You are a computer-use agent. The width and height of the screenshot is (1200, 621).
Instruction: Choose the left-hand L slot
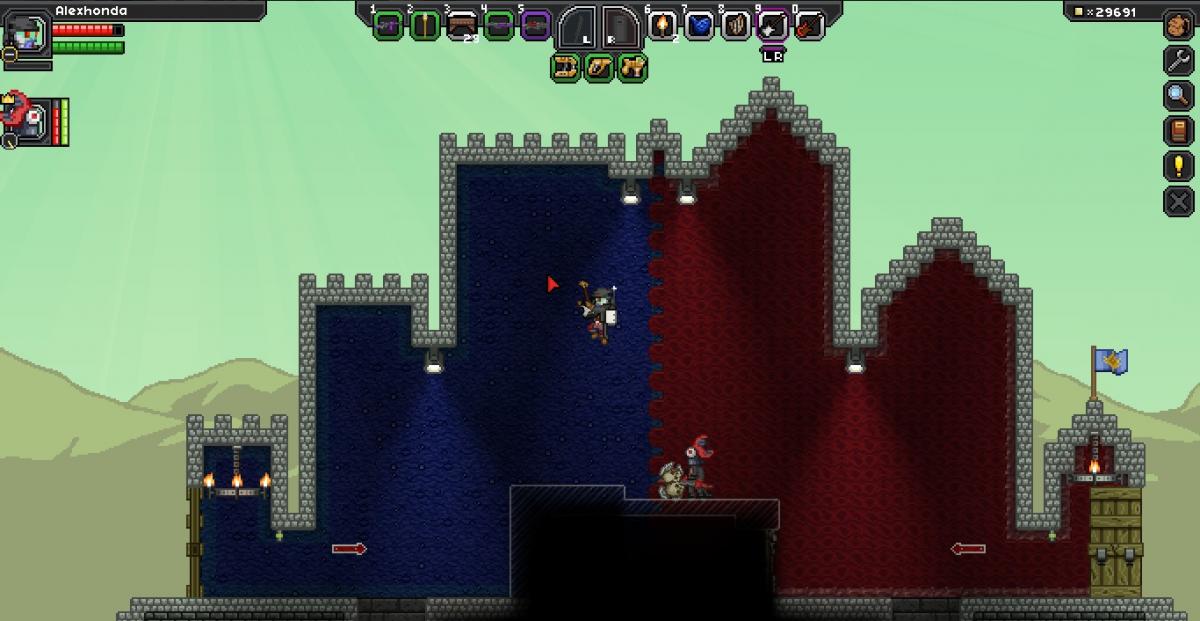pos(578,27)
